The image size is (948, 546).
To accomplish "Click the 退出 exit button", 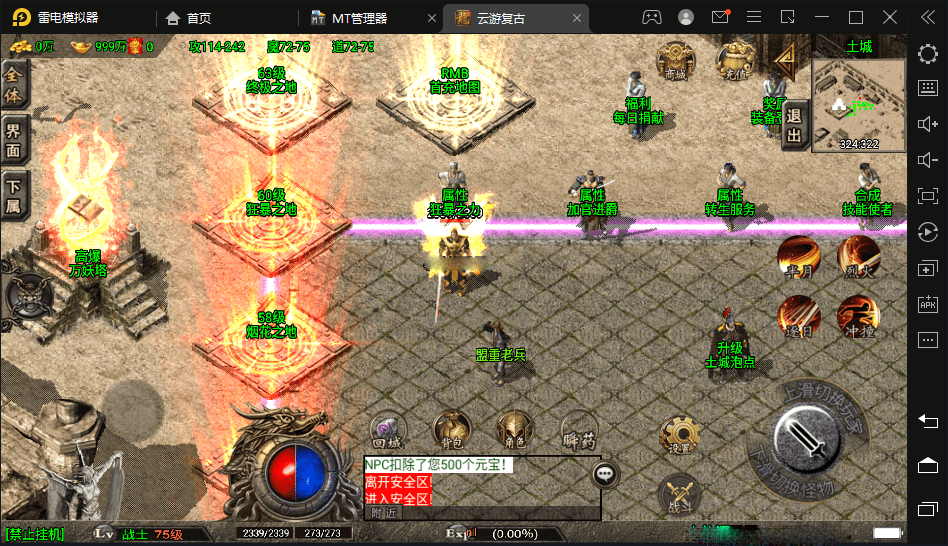I will click(x=795, y=125).
